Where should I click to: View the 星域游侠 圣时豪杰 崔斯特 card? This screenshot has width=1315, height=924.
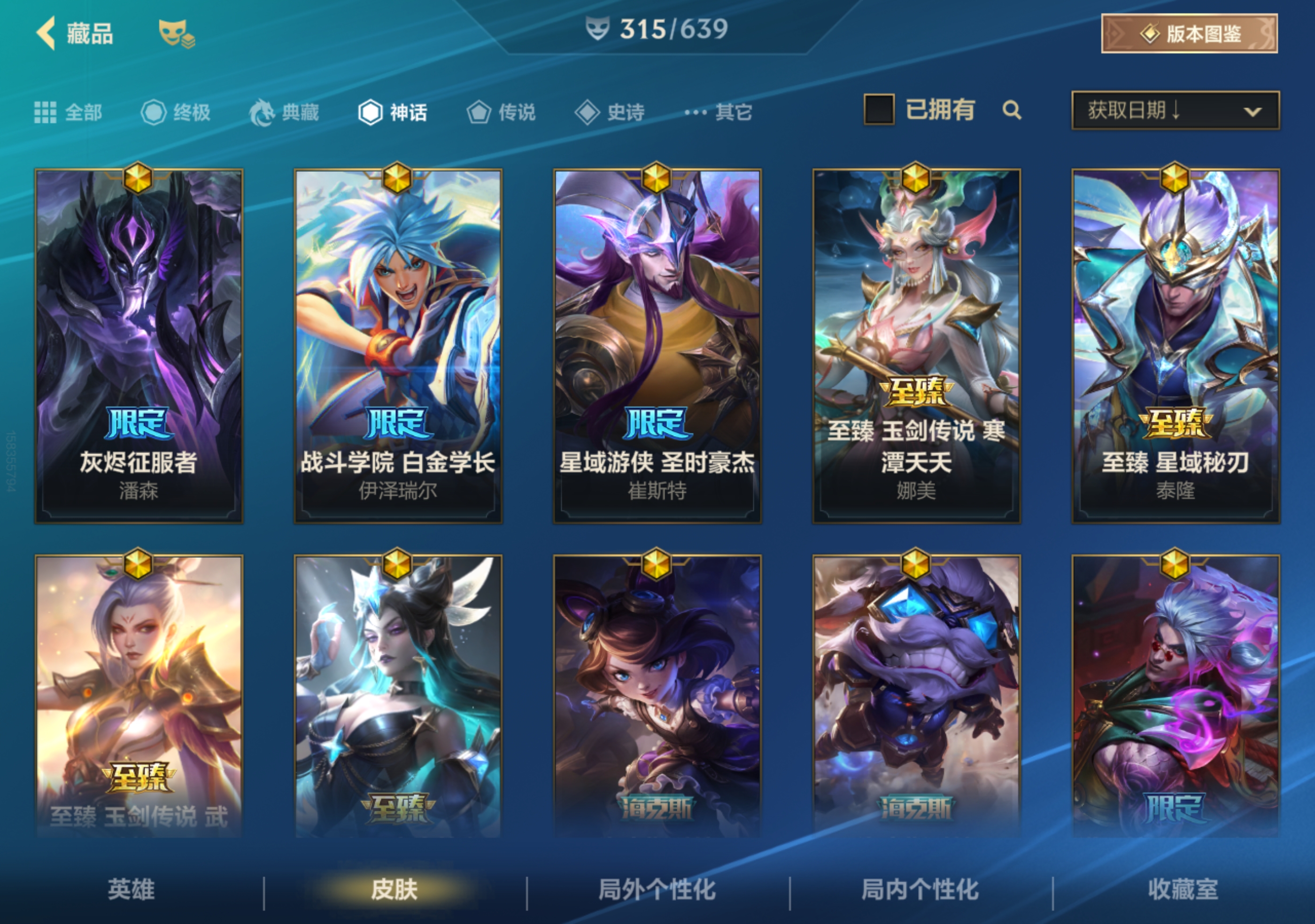(x=657, y=346)
